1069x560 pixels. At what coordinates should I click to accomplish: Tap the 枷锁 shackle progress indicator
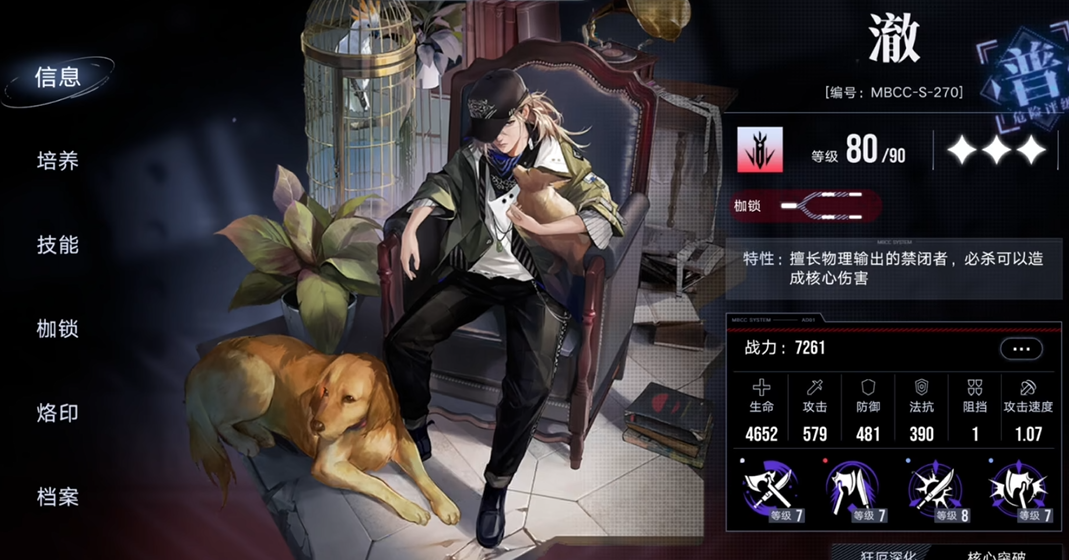tap(828, 207)
